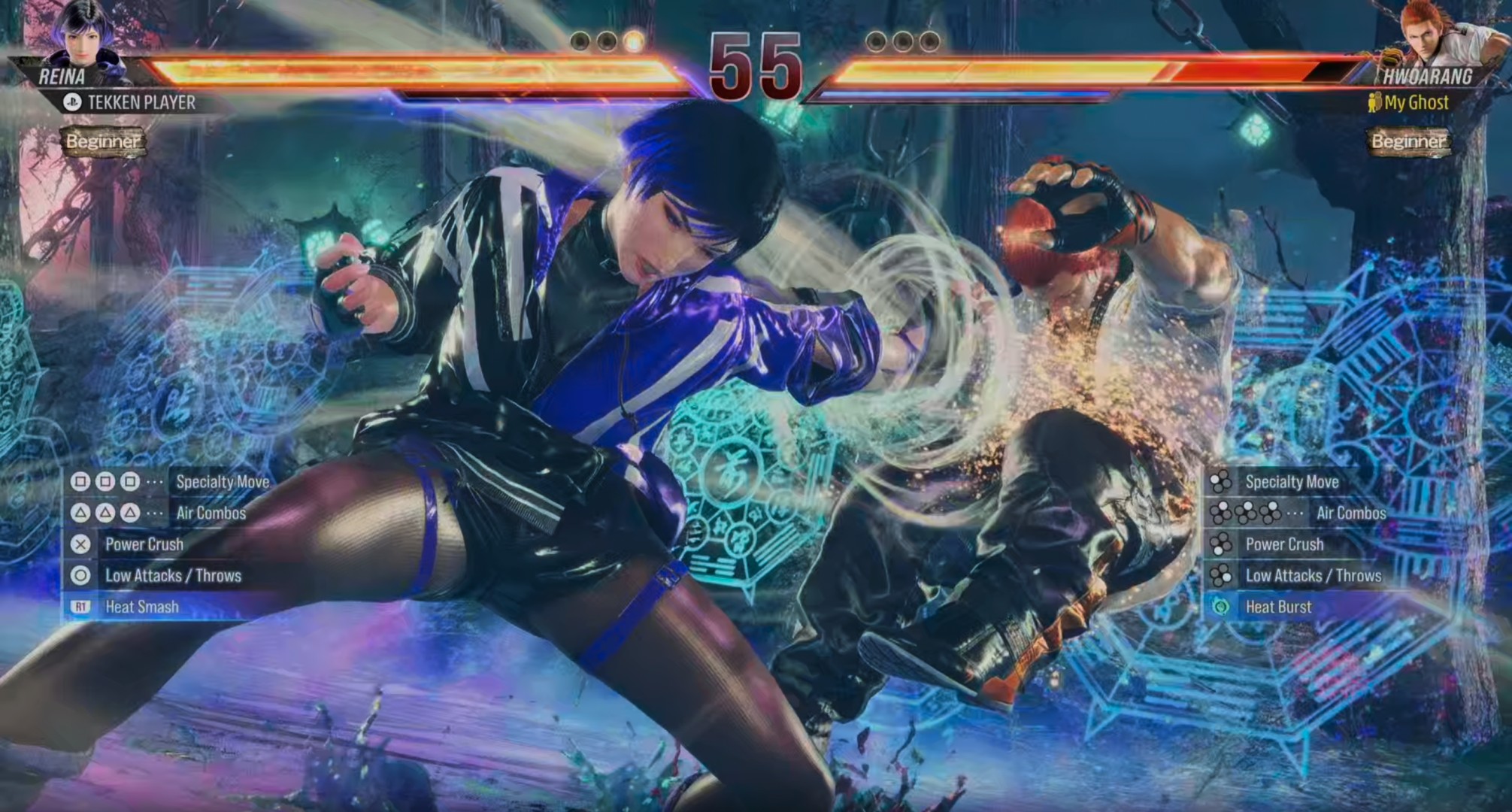
Task: Select the Beginner rank badge under Hwoarang
Action: pyautogui.click(x=1407, y=141)
